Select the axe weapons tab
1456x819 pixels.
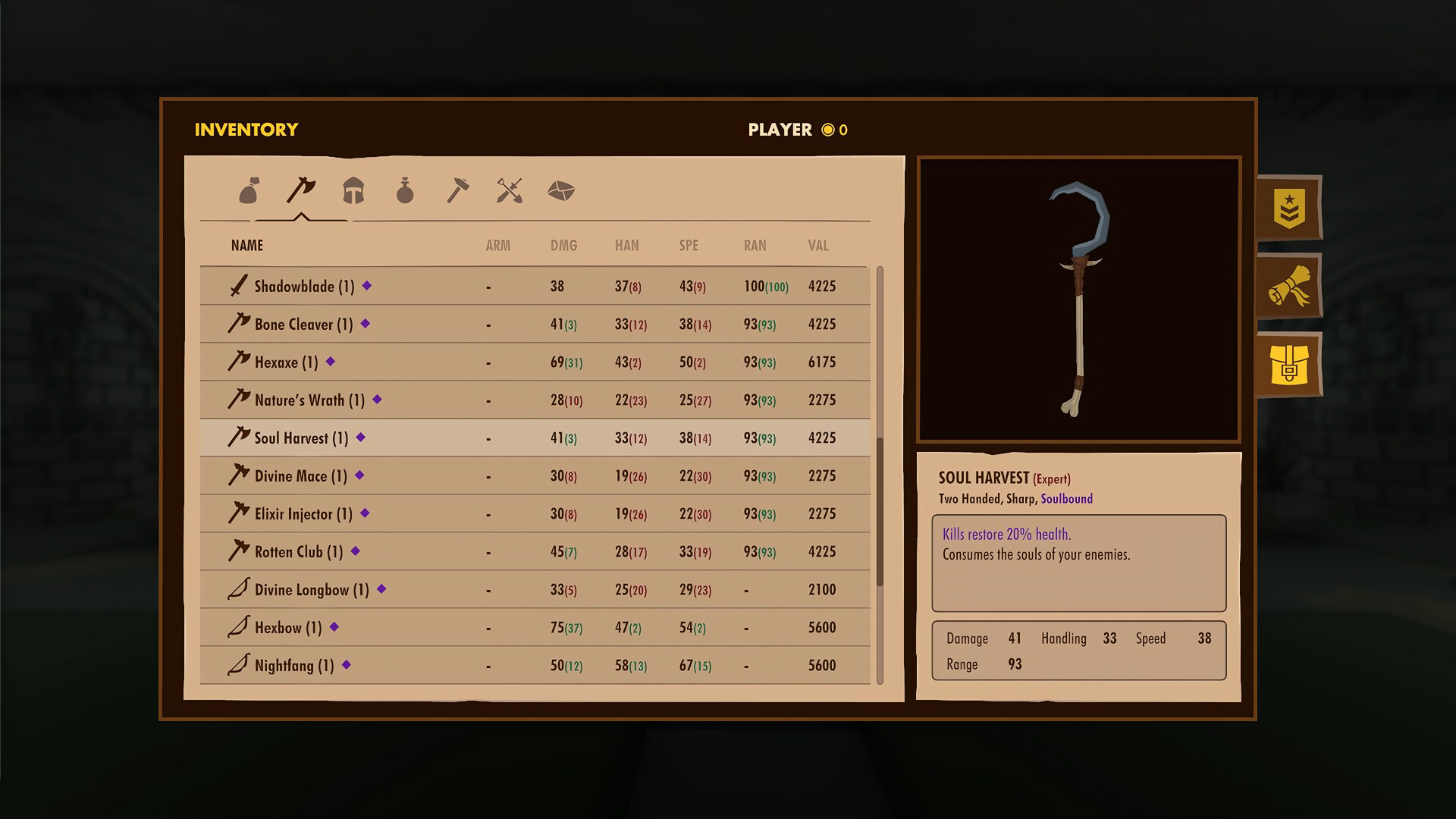pyautogui.click(x=300, y=191)
